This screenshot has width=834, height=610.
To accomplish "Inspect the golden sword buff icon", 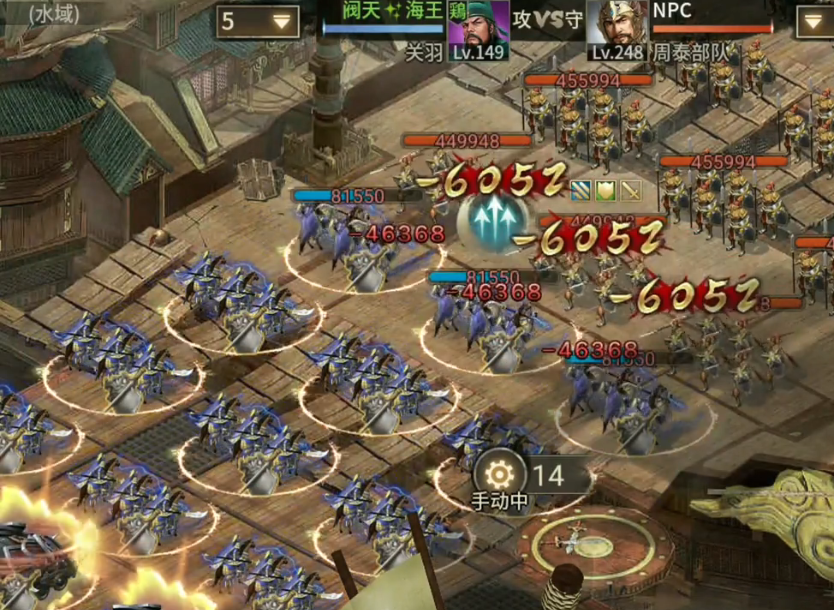I will 630,189.
